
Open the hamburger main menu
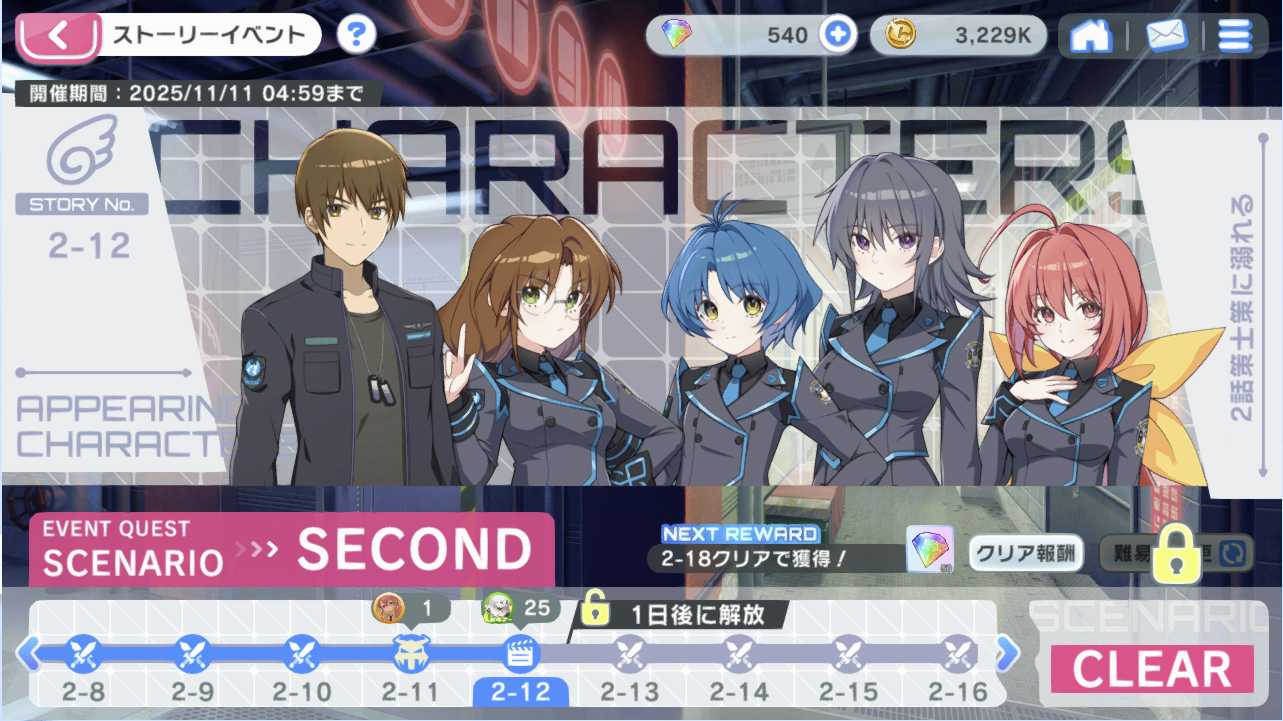coord(1234,37)
